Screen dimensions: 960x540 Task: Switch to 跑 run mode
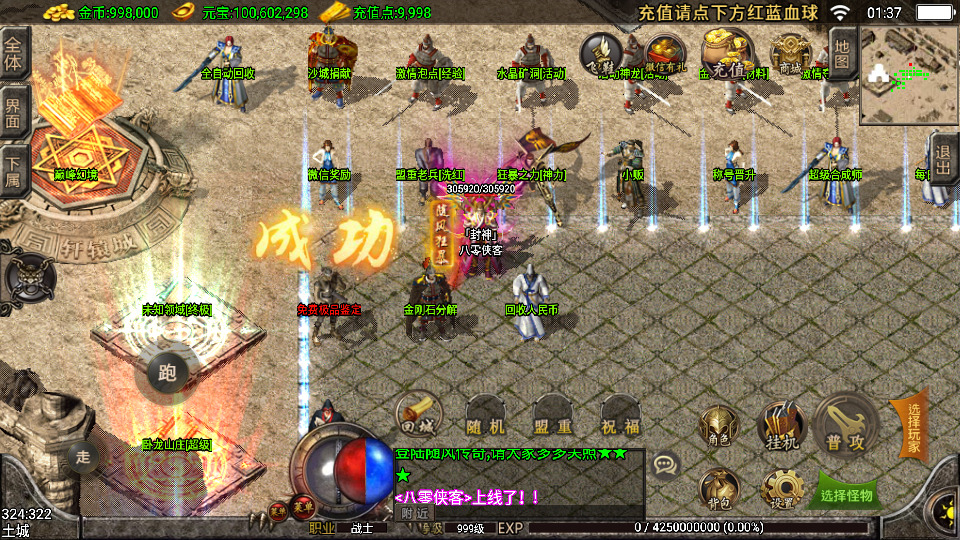point(167,374)
